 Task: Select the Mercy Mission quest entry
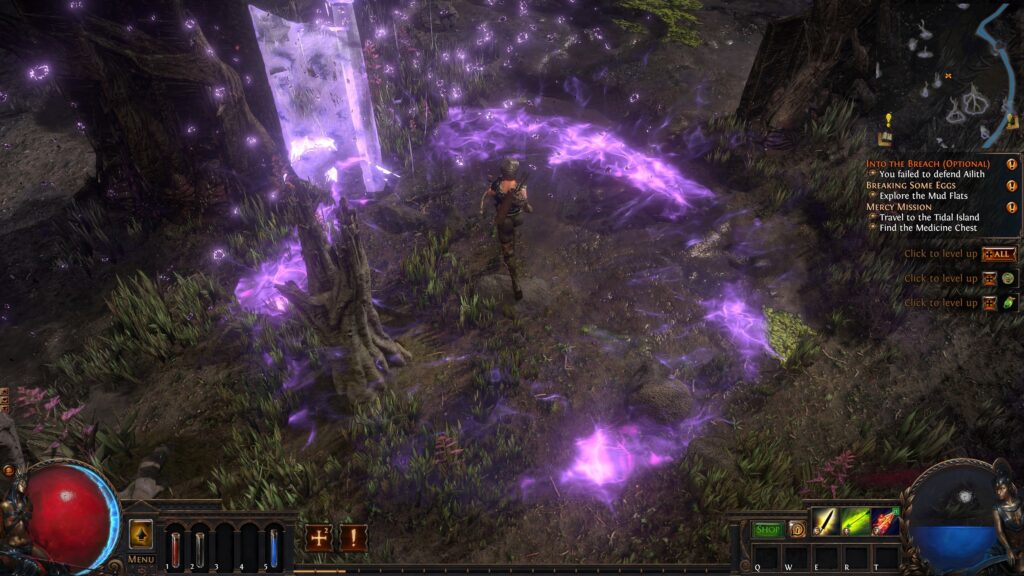(x=902, y=207)
